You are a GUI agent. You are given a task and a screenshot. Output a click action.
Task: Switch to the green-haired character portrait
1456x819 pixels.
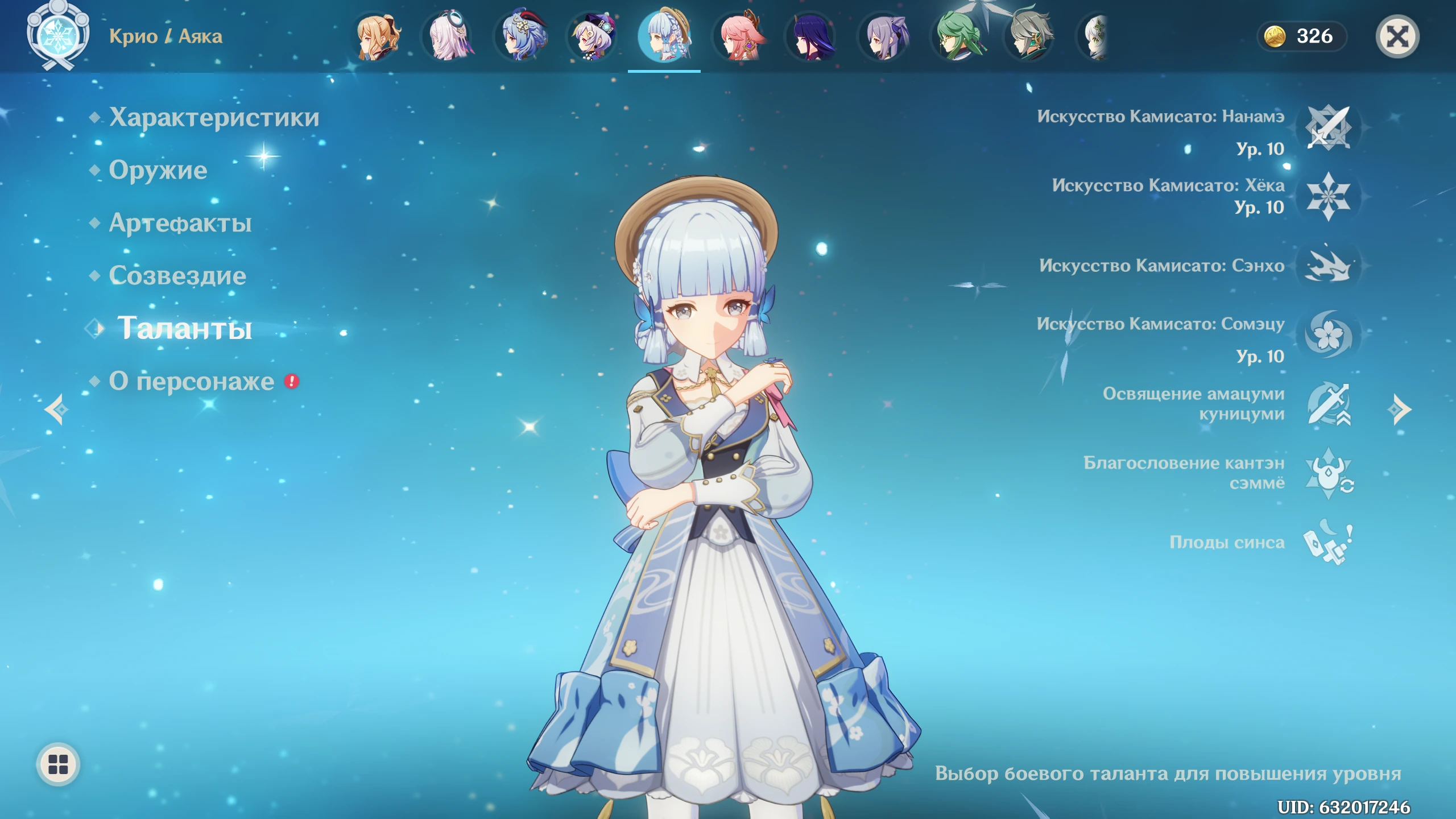click(958, 36)
